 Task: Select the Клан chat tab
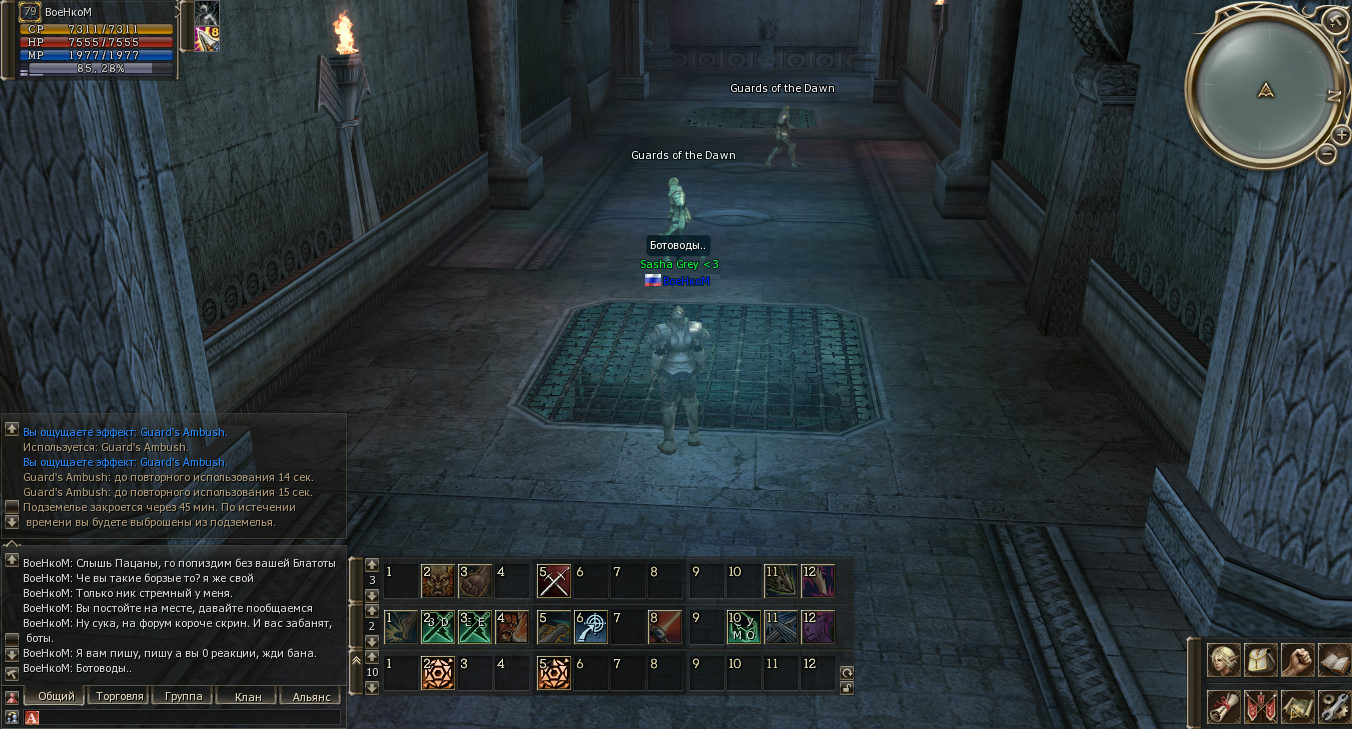[x=247, y=696]
